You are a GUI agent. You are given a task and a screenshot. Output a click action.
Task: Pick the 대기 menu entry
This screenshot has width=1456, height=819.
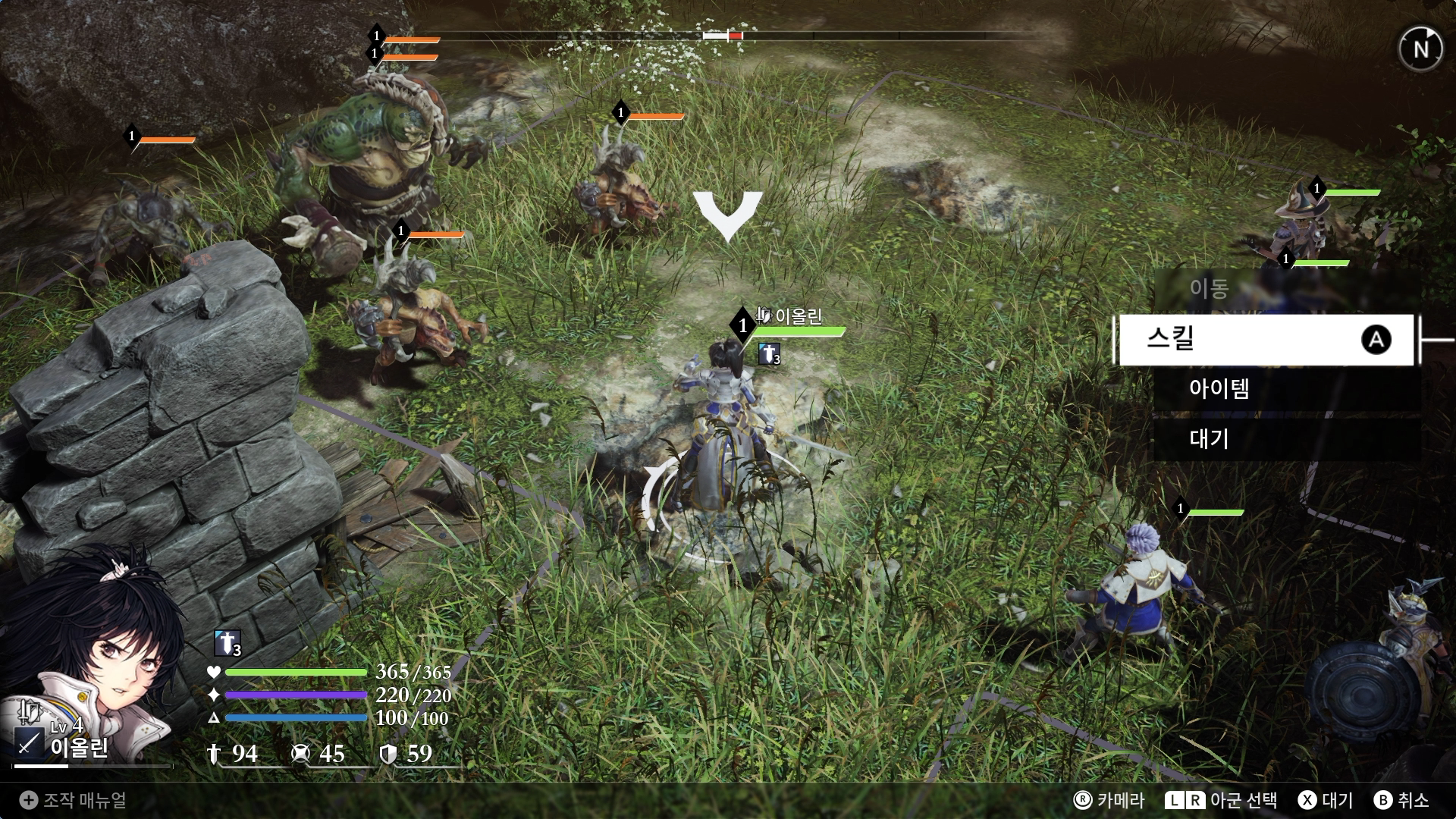point(1286,439)
